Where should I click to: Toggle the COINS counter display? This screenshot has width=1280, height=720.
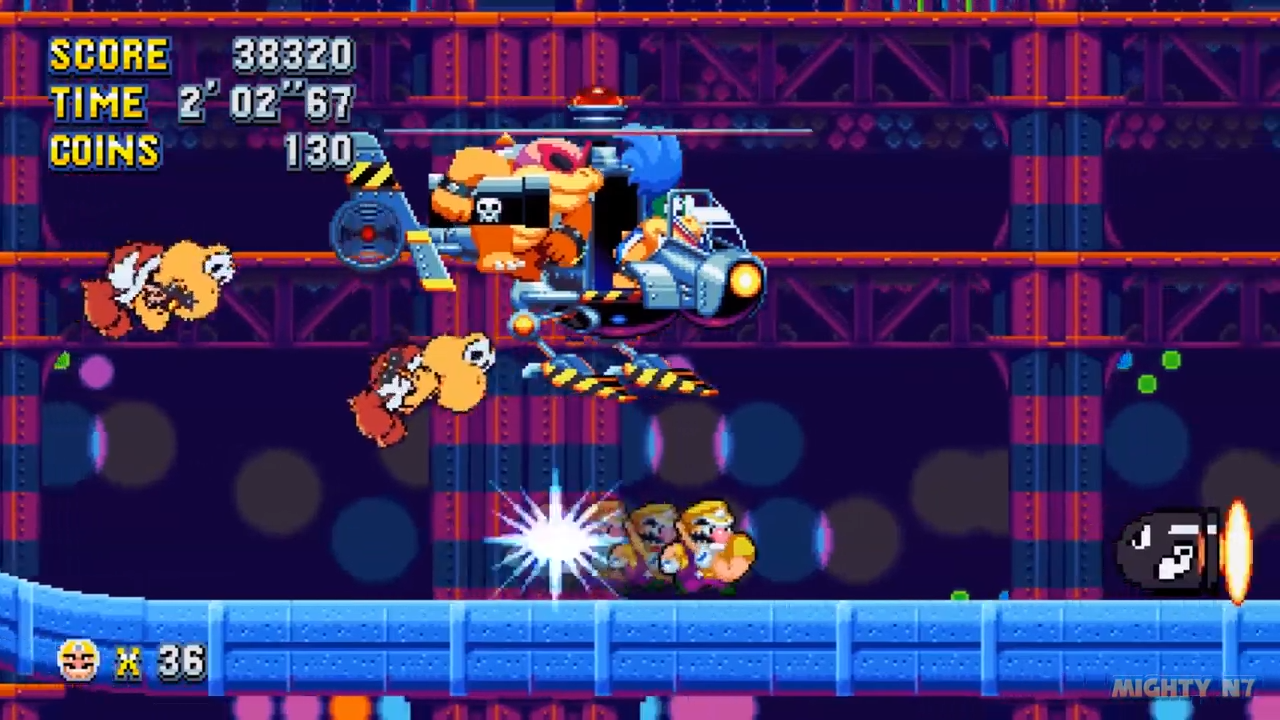104,151
